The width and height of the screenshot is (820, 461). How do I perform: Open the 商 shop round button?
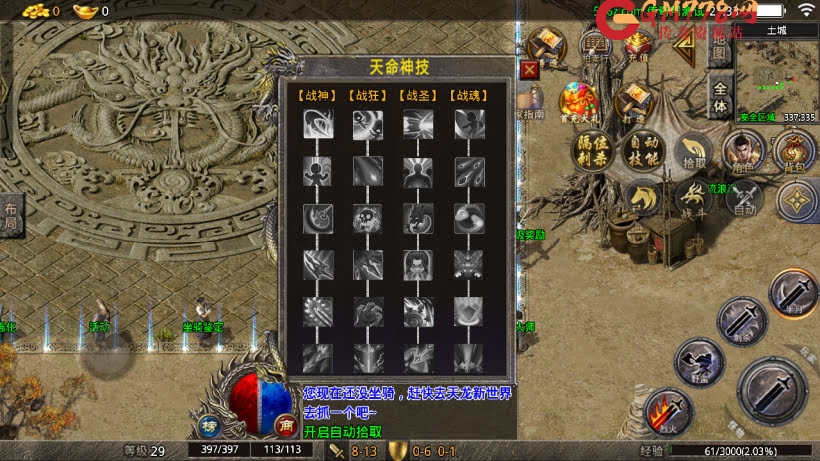pyautogui.click(x=284, y=423)
